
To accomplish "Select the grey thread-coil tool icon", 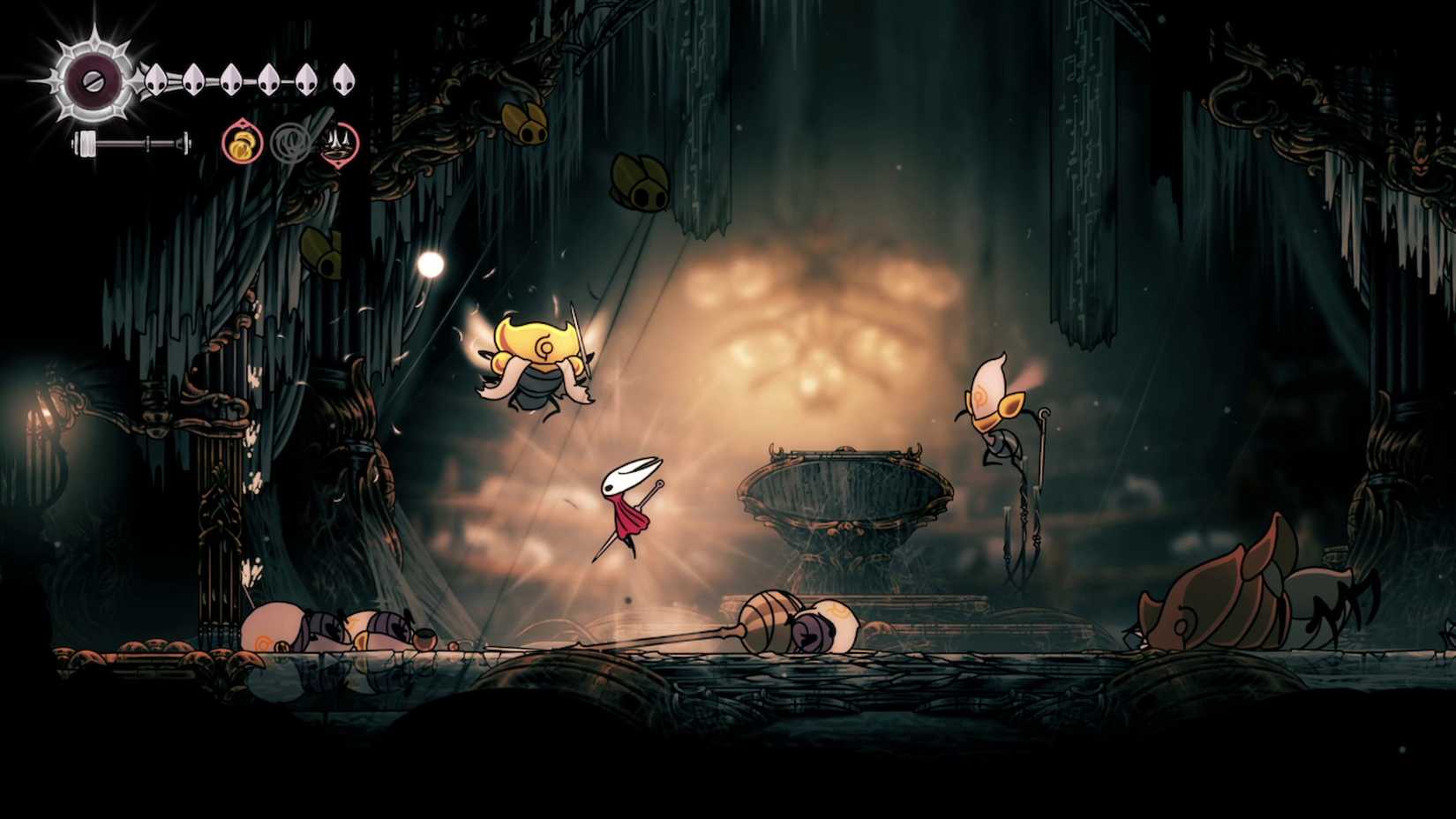I will (x=291, y=144).
